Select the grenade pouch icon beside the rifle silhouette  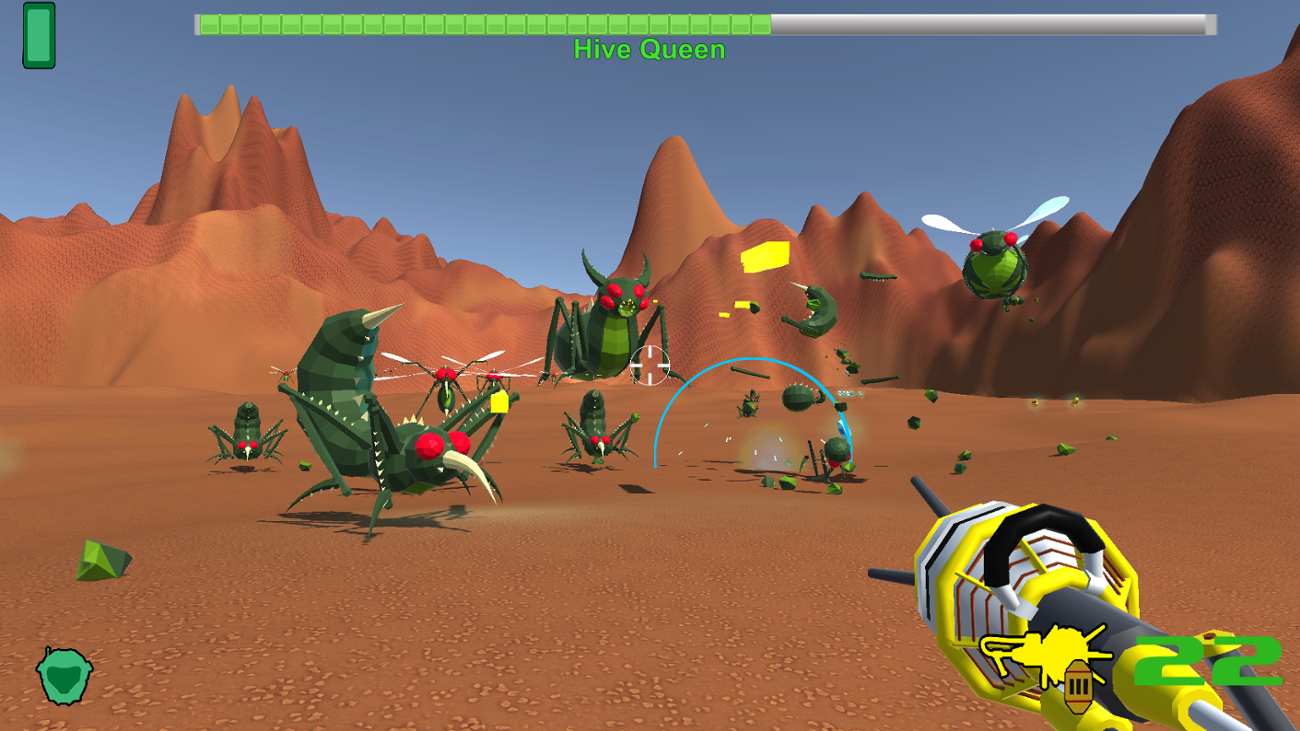1078,687
